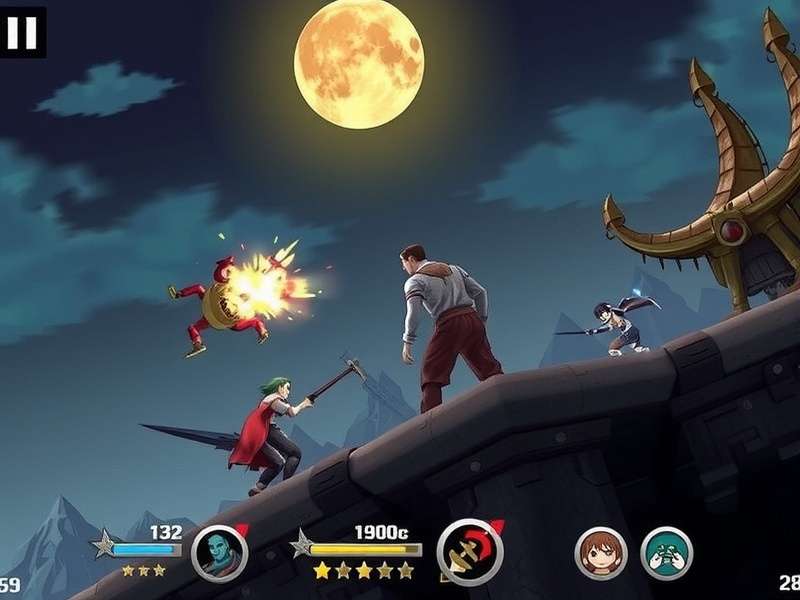
Task: Pause the game with the top-left button
Action: point(22,32)
